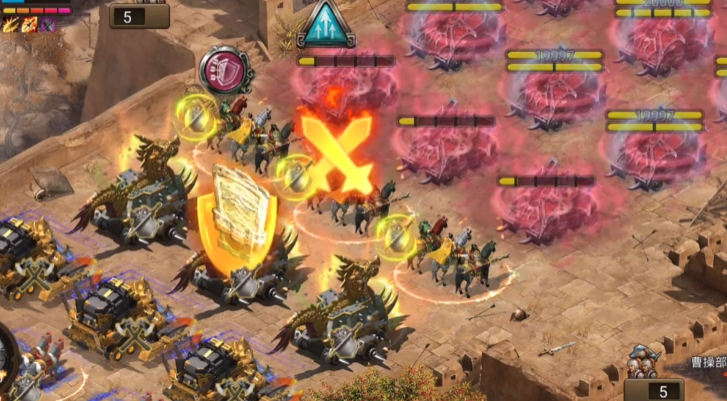
Task: Click the purple buff status icon
Action: coord(47,24)
